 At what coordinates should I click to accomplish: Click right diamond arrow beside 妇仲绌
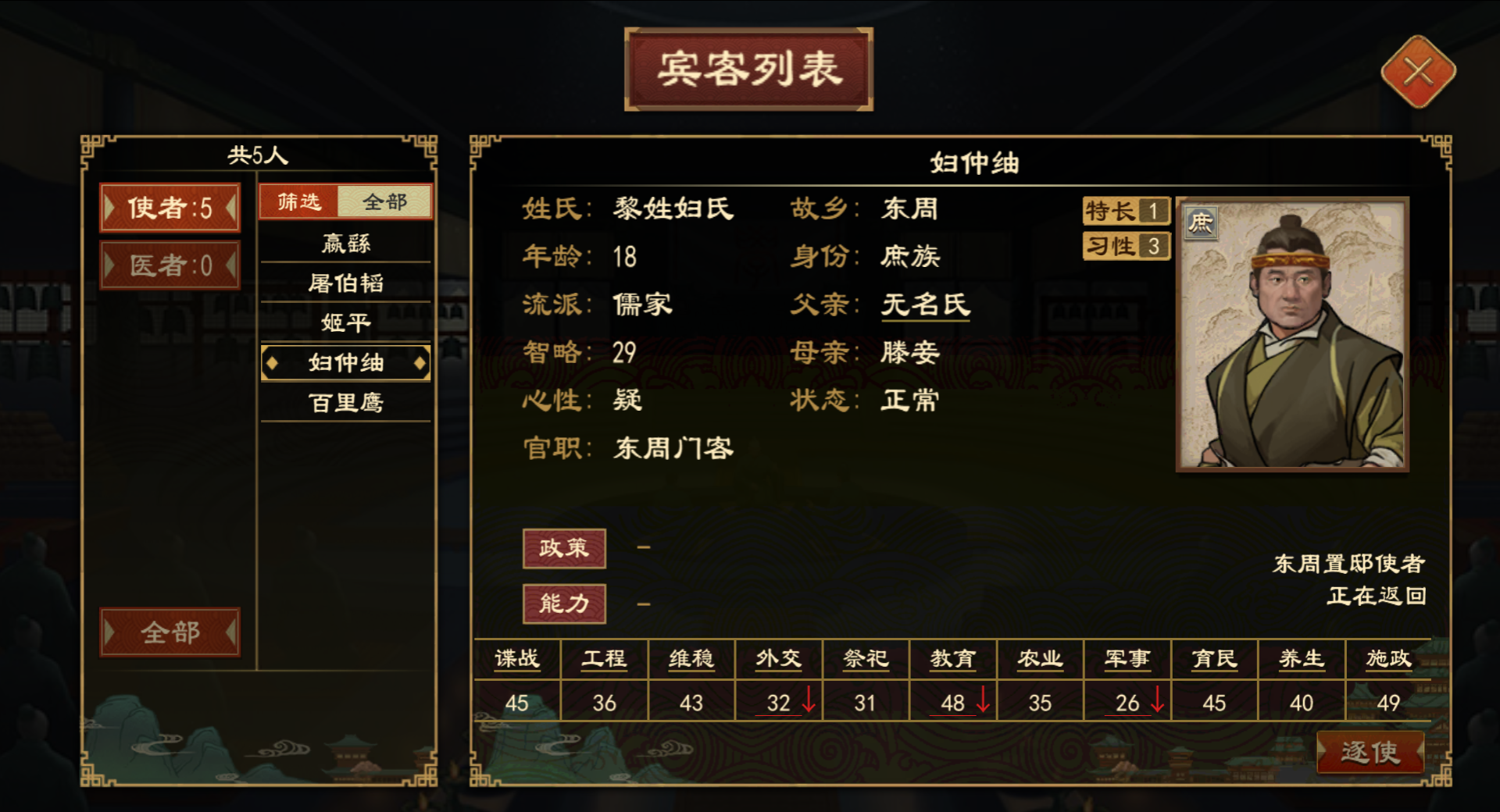(420, 362)
